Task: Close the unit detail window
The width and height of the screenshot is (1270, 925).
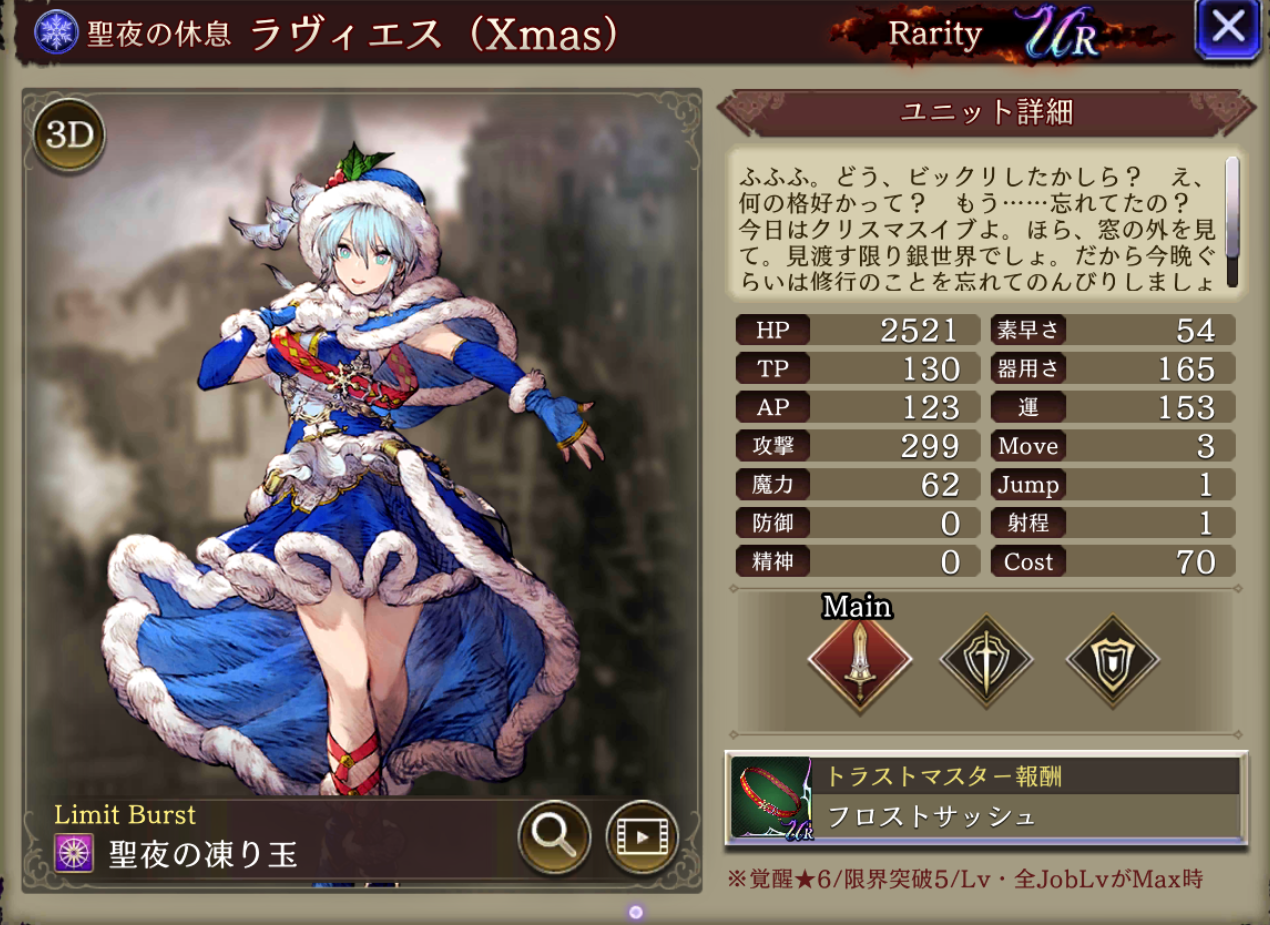Action: (1227, 28)
